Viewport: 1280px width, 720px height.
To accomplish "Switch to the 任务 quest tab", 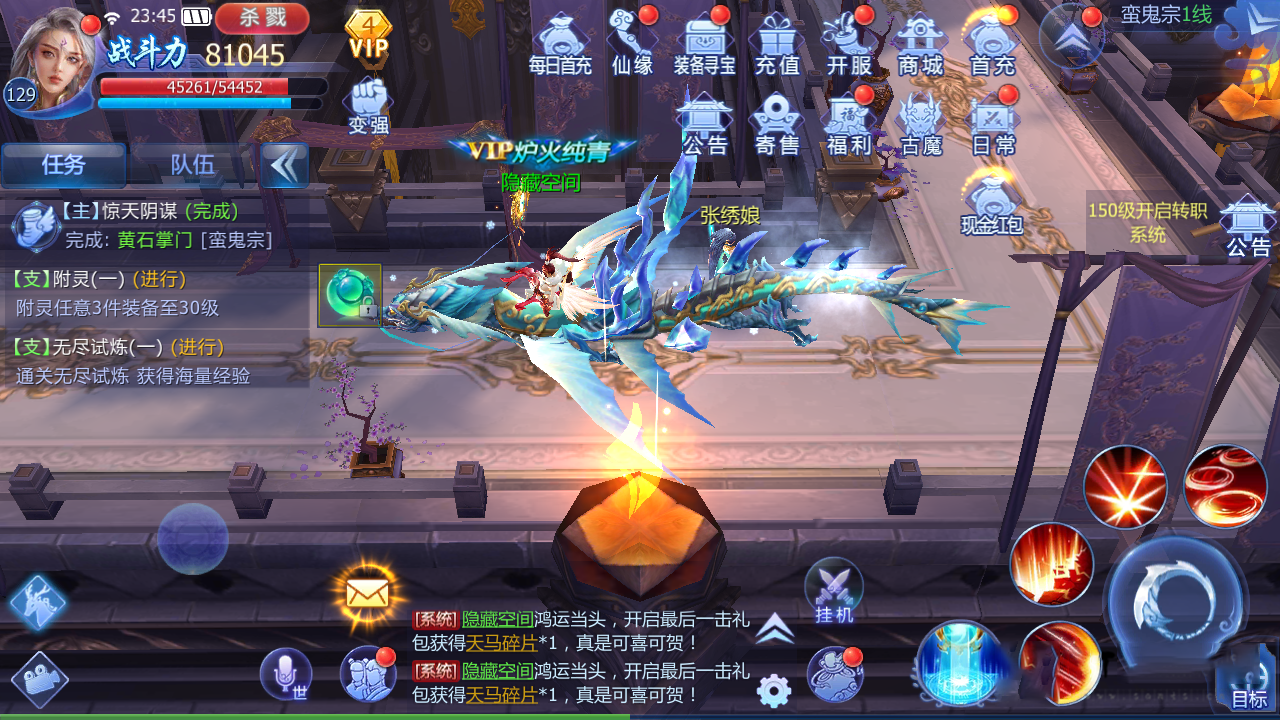I will 64,165.
